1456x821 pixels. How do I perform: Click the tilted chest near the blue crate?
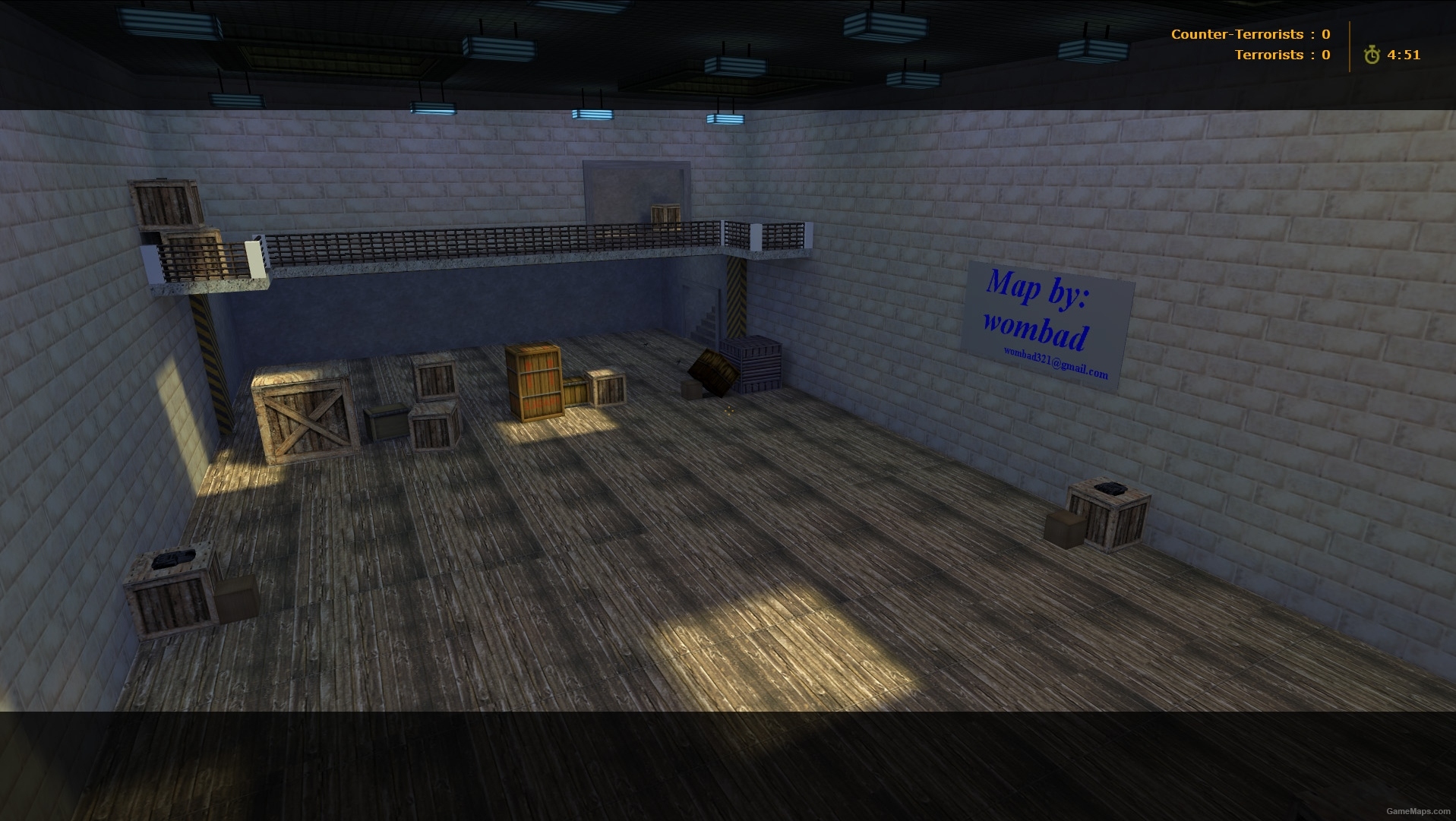coord(710,370)
